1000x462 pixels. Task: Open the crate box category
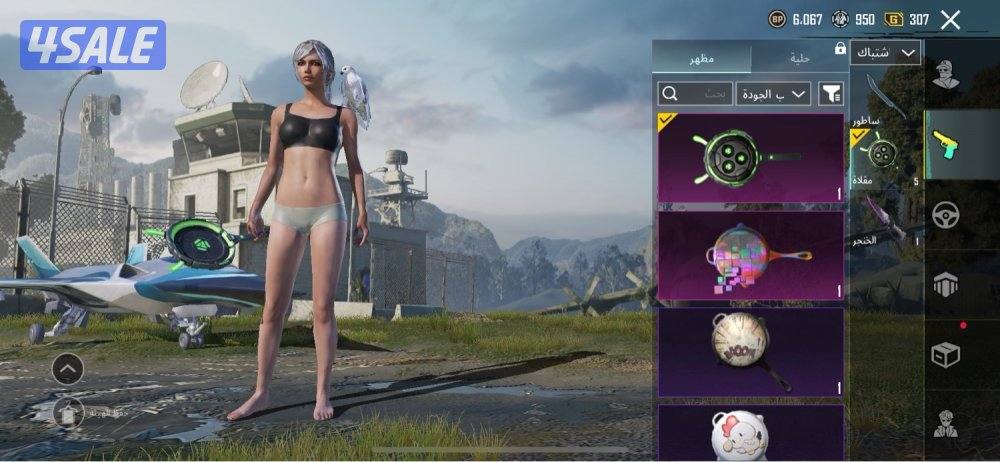(x=945, y=354)
